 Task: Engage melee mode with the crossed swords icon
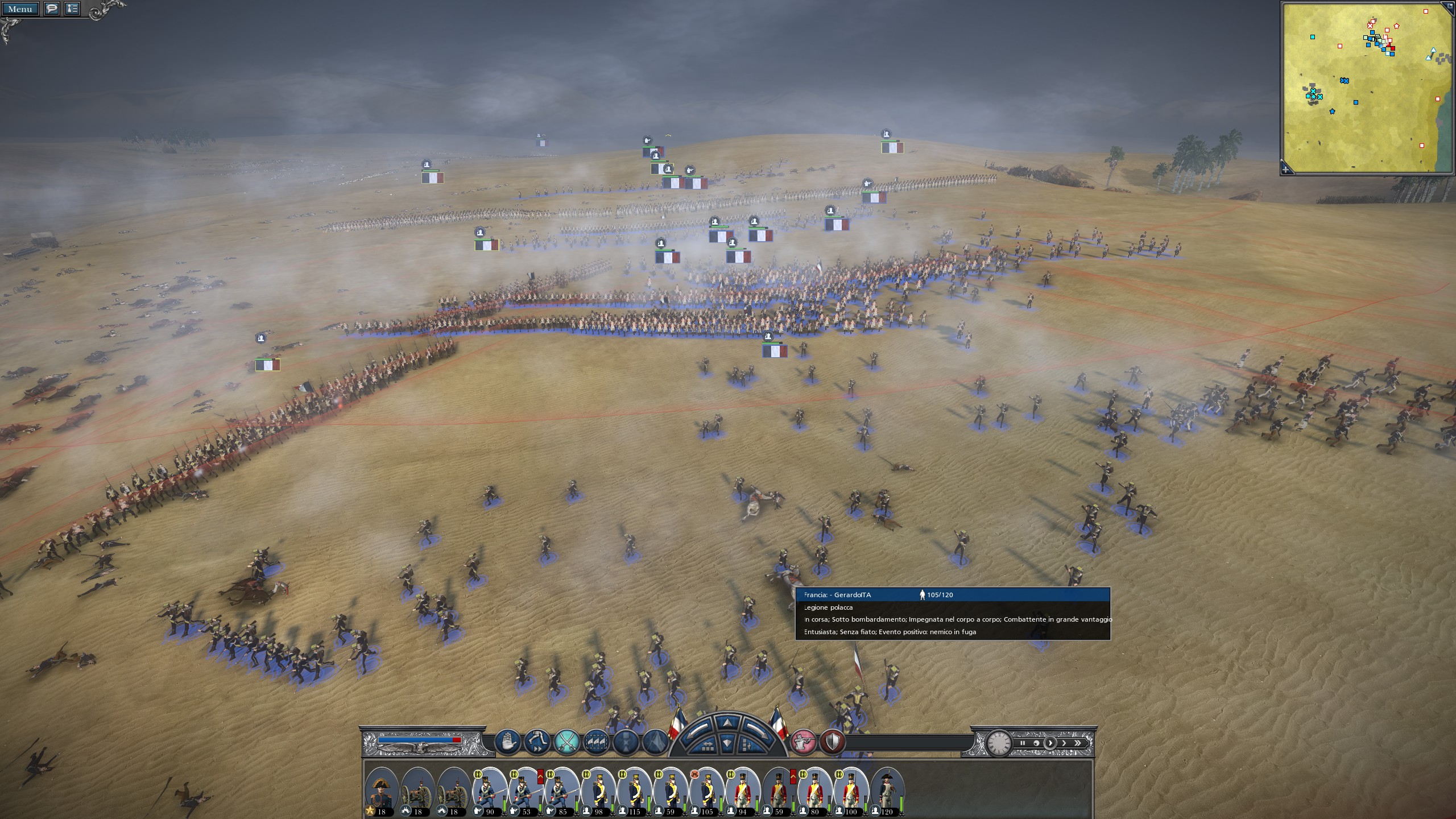pyautogui.click(x=566, y=741)
